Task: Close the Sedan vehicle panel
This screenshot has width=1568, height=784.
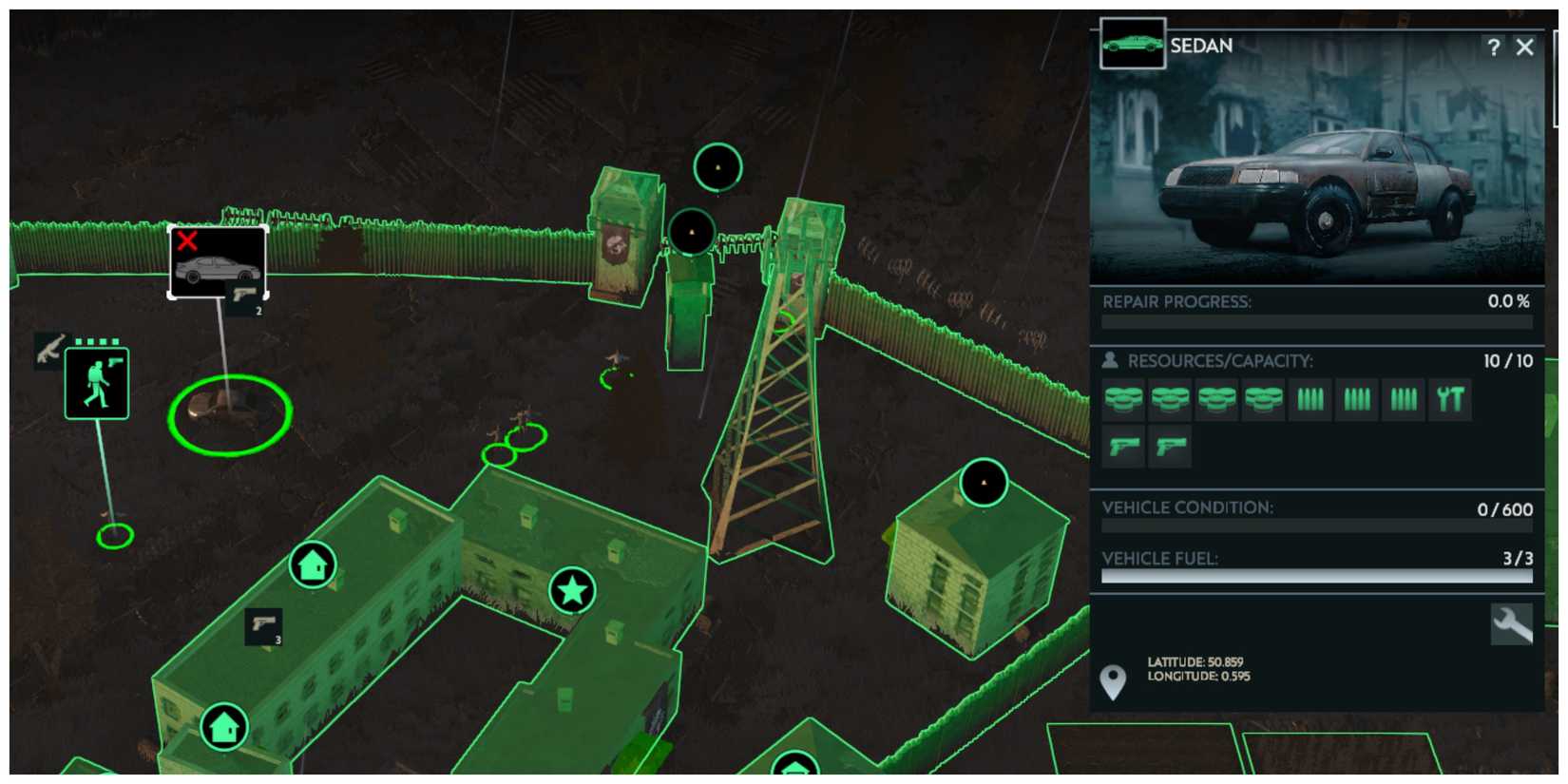Action: click(1525, 47)
